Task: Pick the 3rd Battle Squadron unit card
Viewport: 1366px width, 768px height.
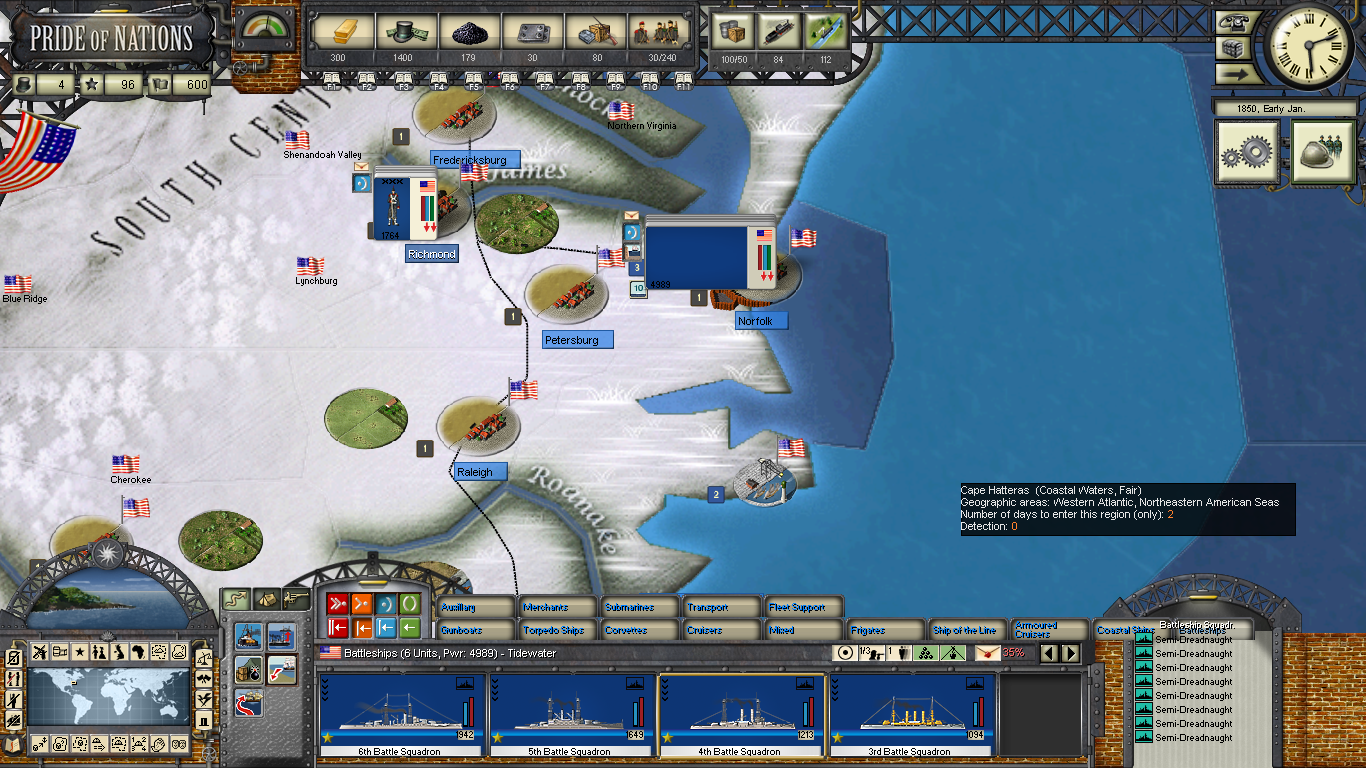Action: click(x=912, y=714)
